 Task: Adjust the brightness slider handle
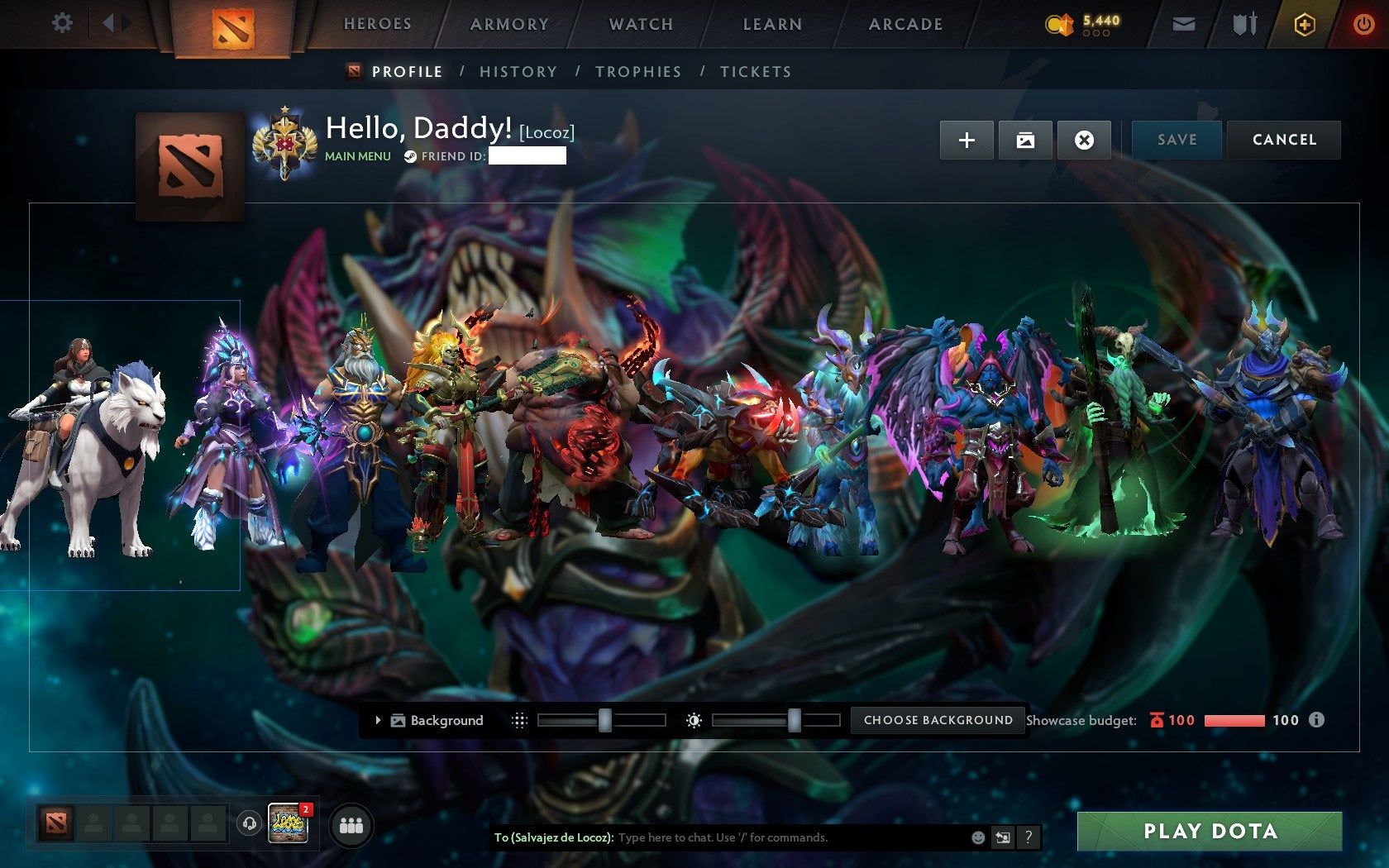(x=795, y=720)
